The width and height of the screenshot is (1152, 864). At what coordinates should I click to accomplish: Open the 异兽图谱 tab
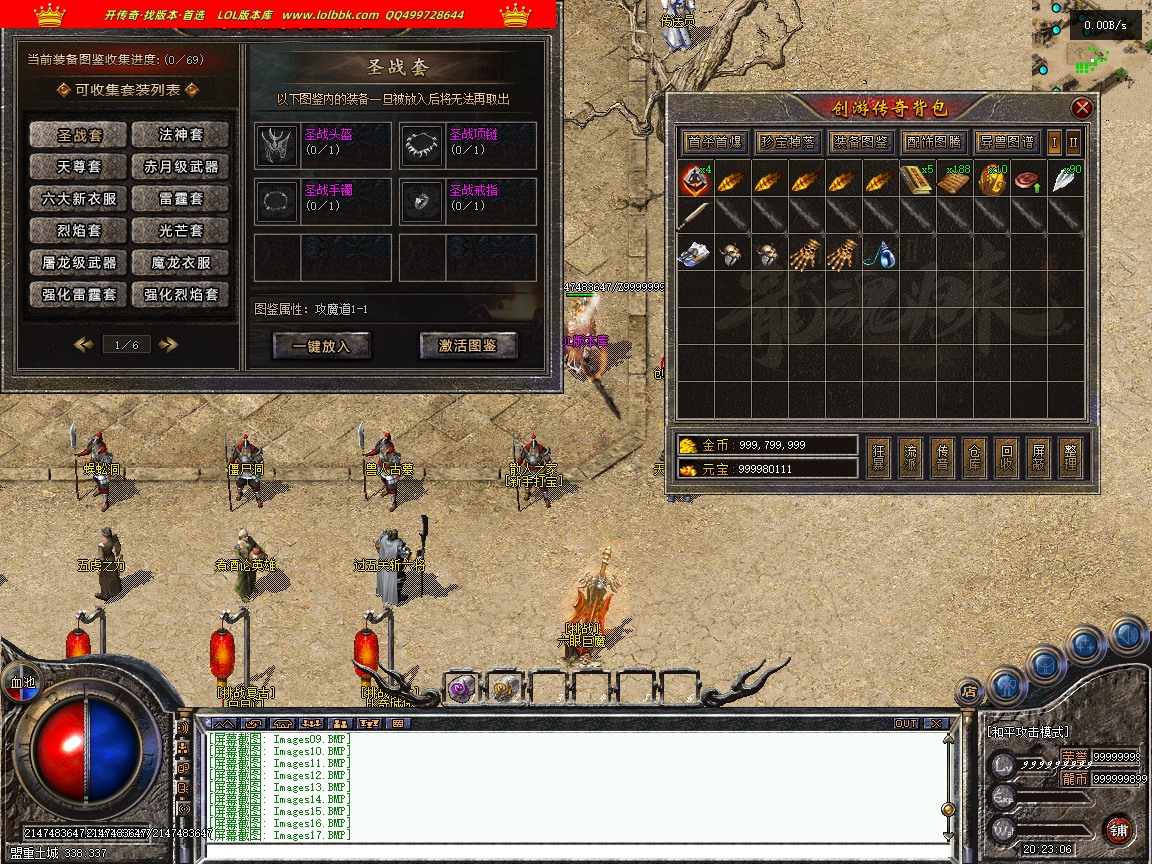1006,142
